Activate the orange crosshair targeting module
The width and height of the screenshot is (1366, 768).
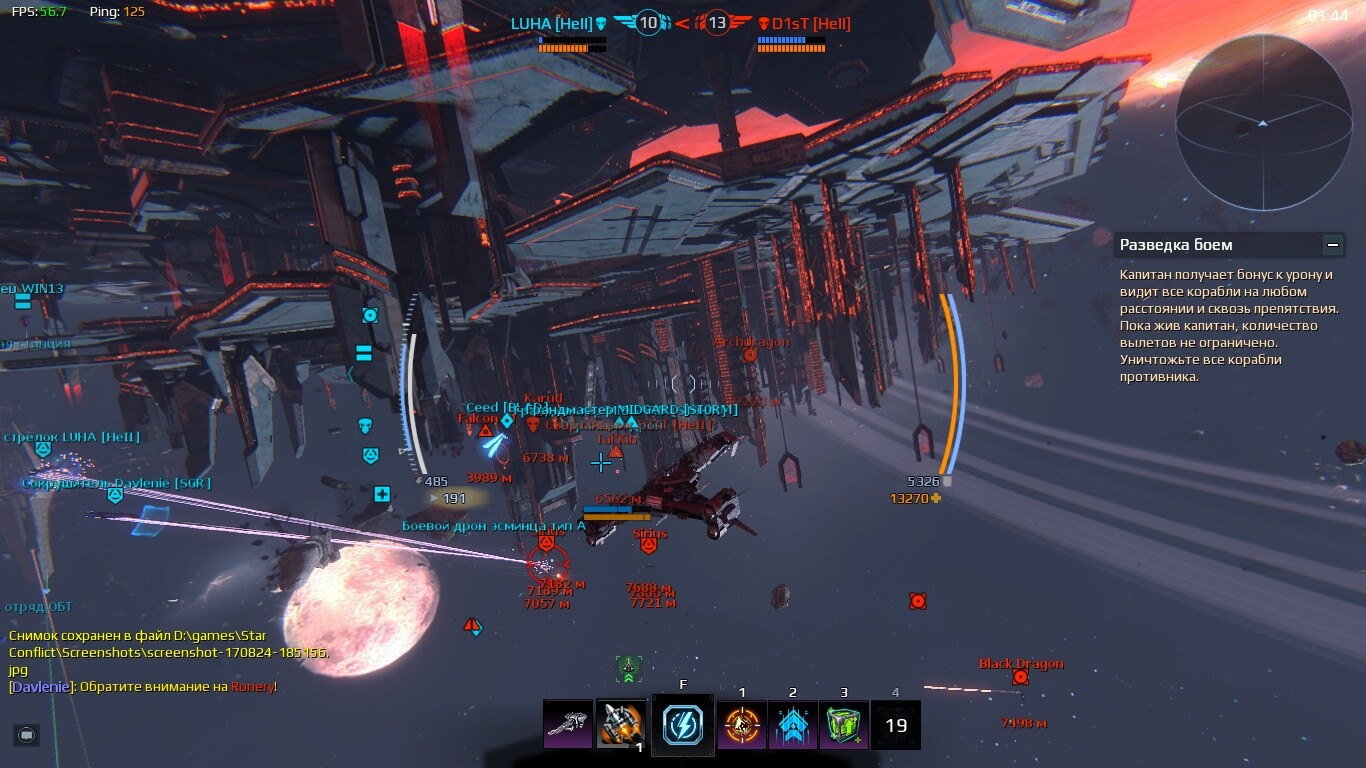(742, 724)
